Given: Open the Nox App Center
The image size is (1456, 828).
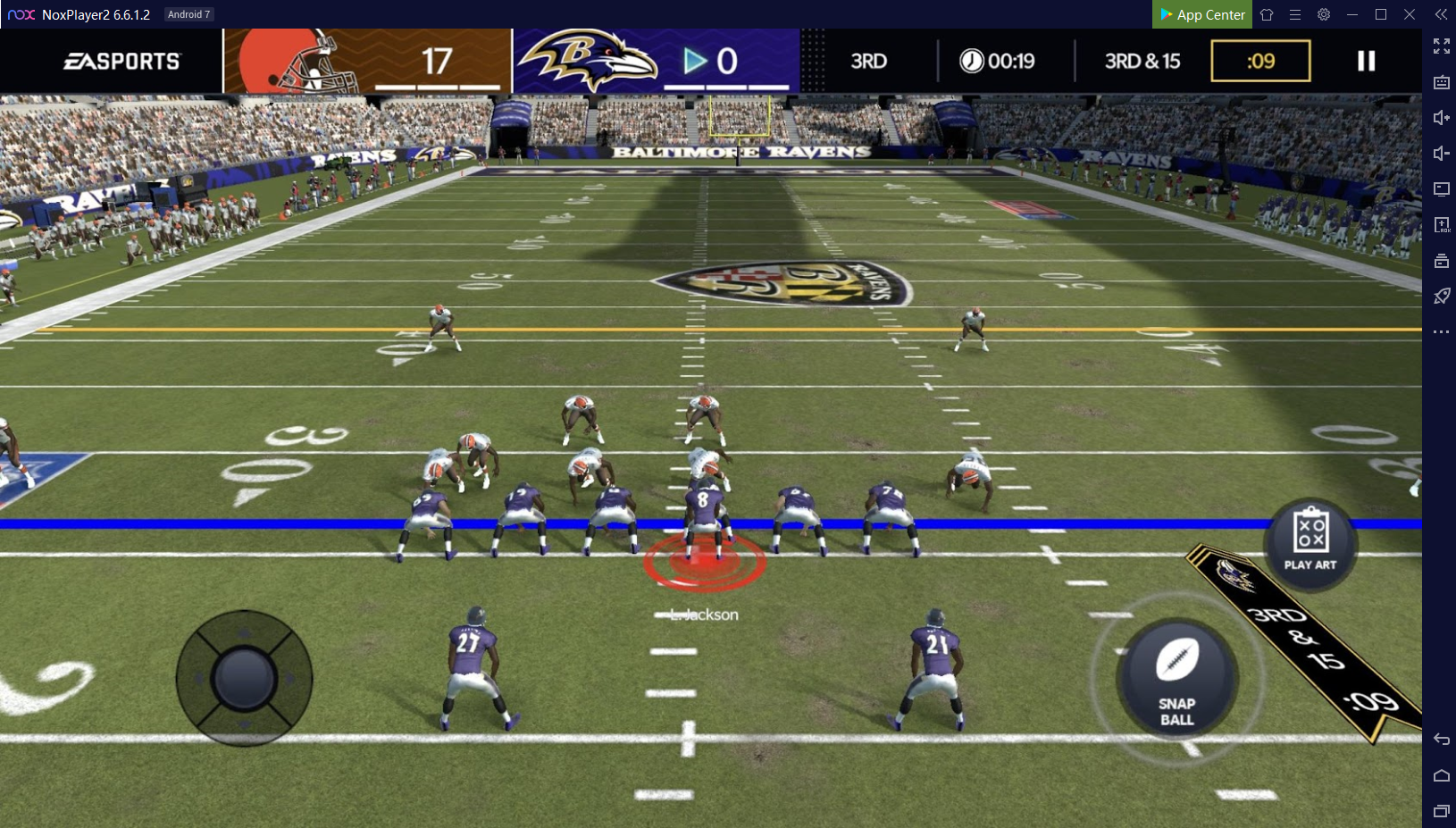Looking at the screenshot, I should coord(1202,14).
